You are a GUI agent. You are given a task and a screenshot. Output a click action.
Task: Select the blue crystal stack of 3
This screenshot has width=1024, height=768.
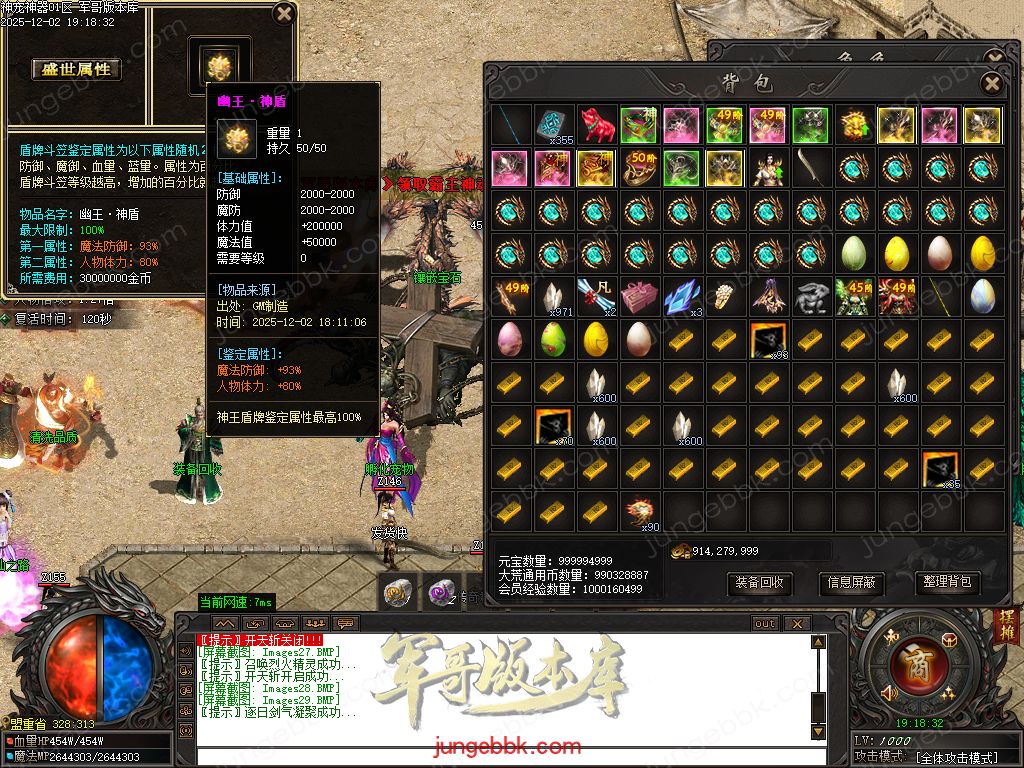coord(682,297)
